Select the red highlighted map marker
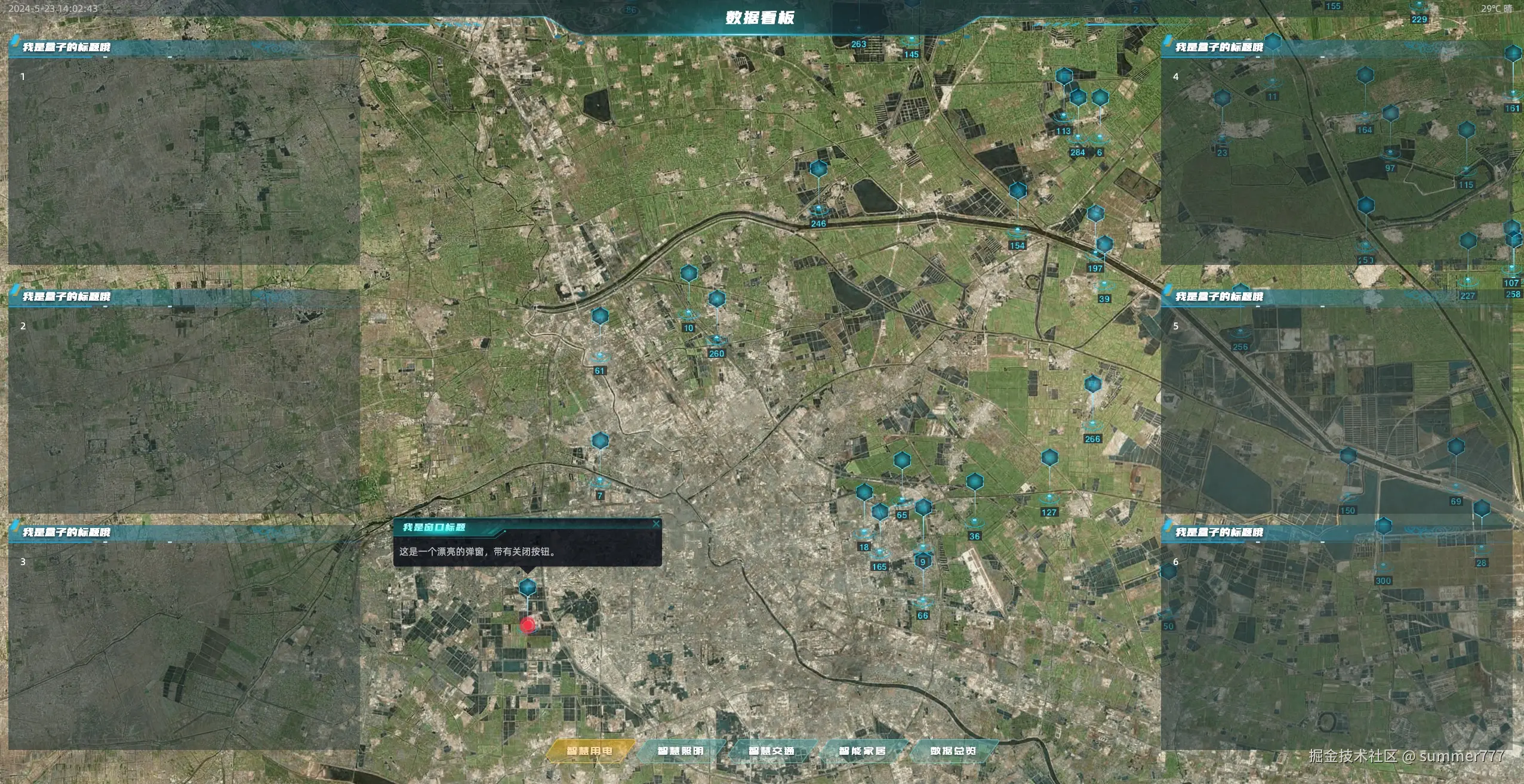 click(527, 625)
